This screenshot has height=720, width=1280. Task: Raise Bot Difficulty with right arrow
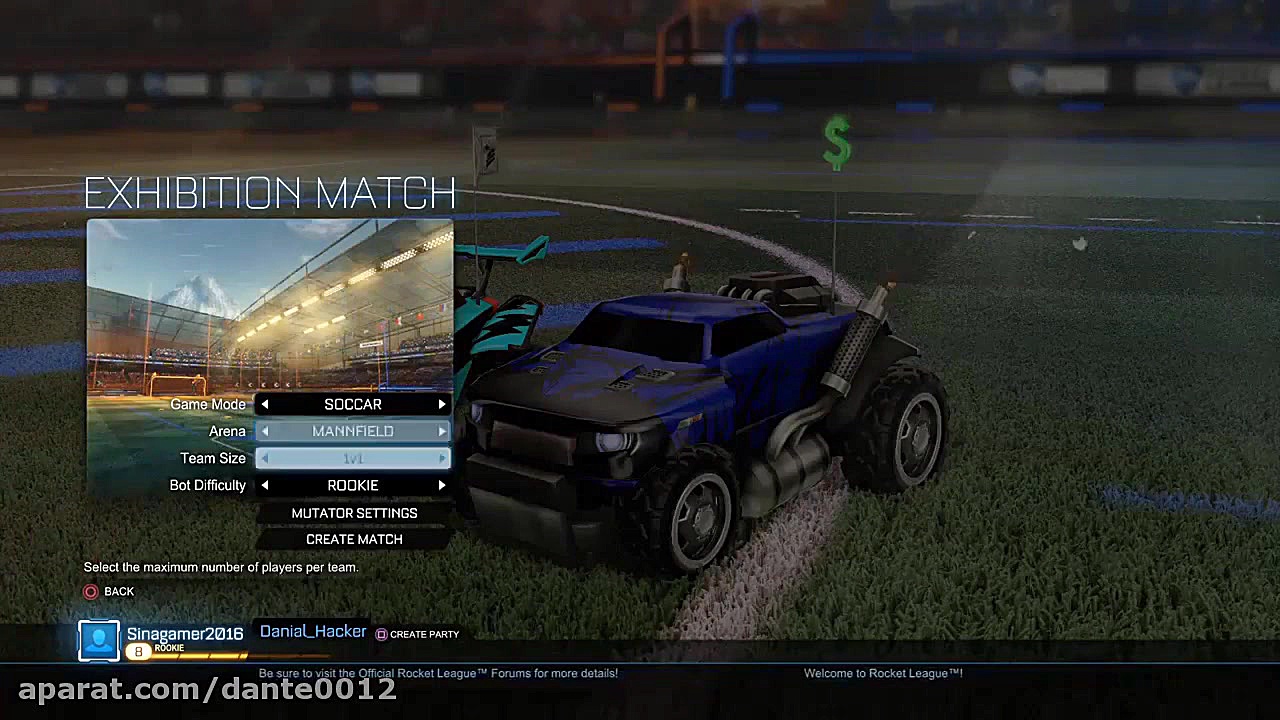click(441, 485)
